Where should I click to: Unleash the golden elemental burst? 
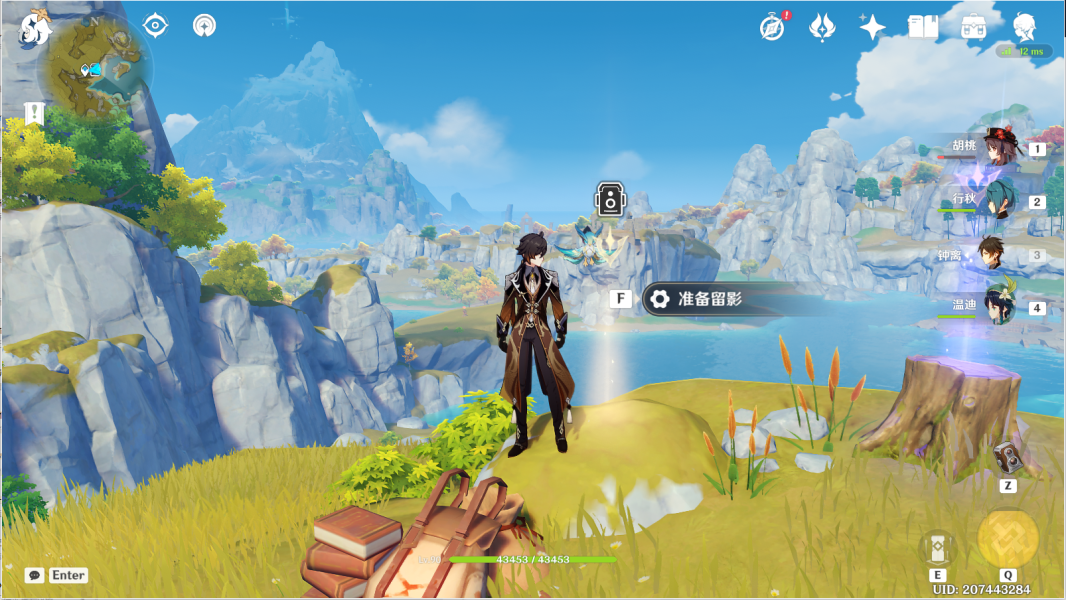[1007, 538]
